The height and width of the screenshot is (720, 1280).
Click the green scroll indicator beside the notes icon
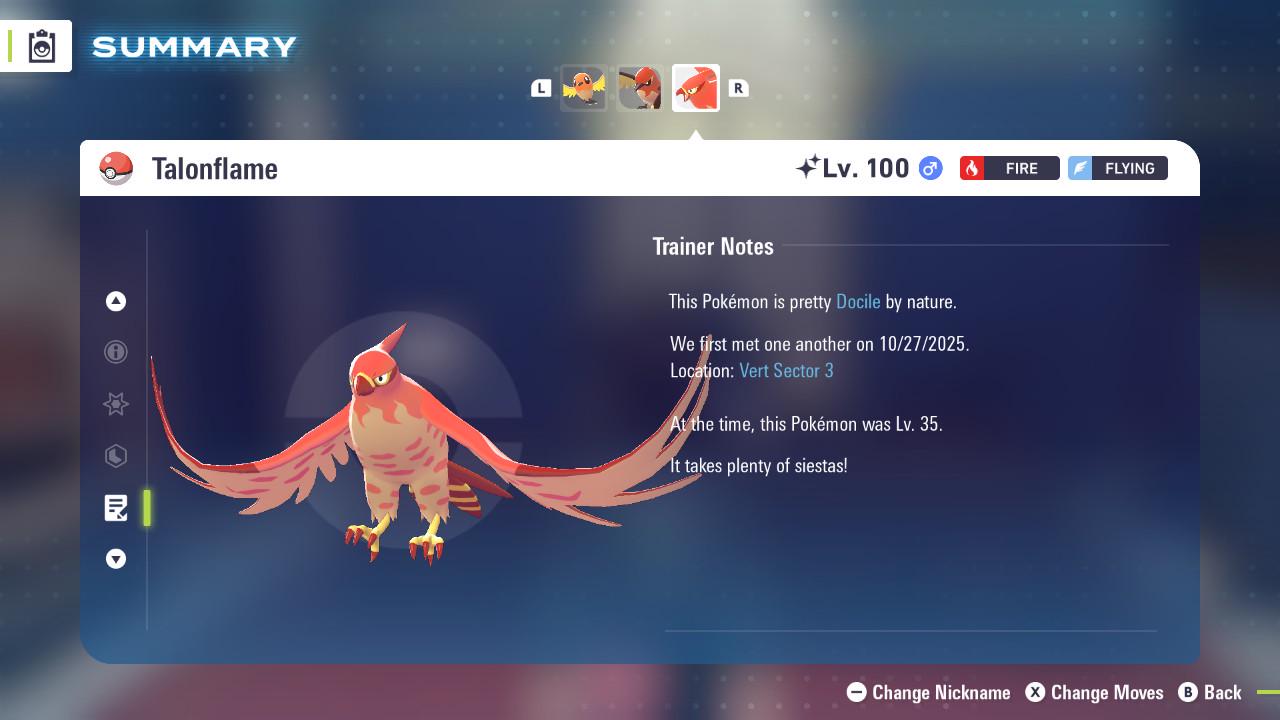(x=147, y=508)
